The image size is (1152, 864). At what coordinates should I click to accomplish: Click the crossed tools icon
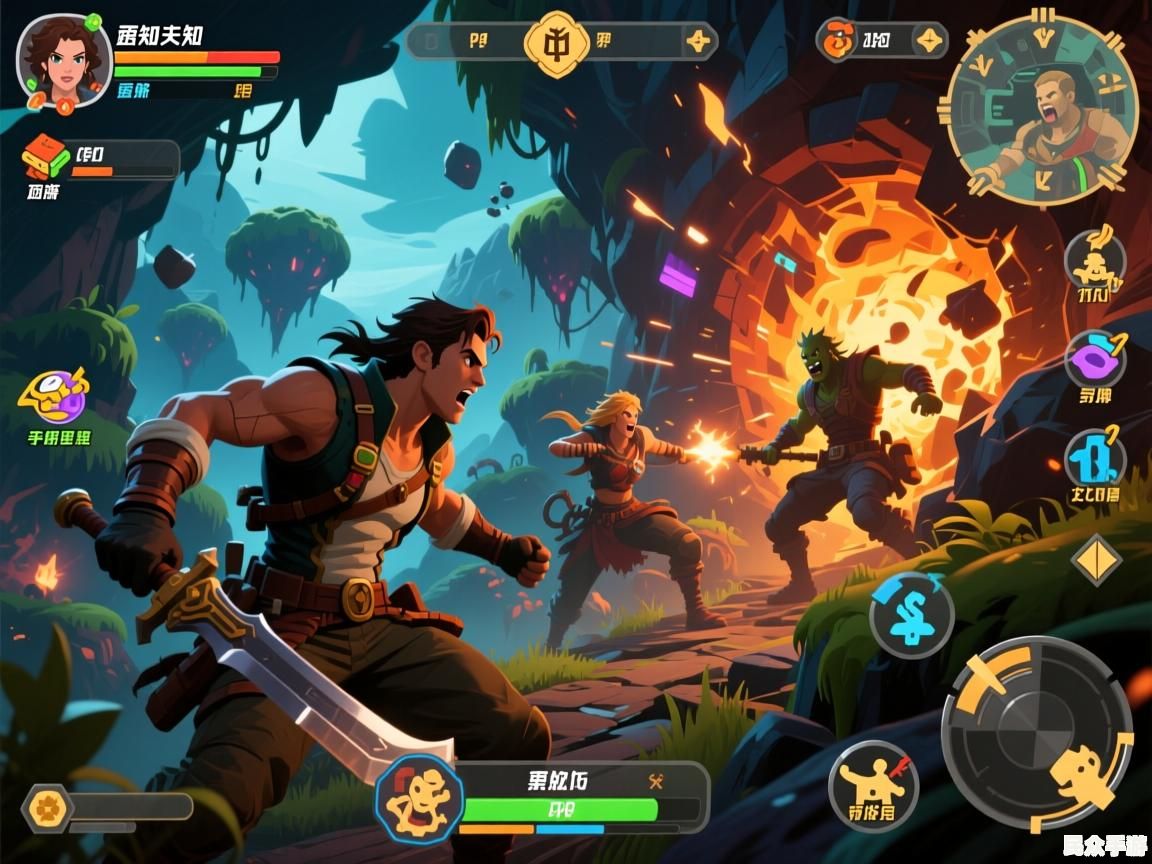click(x=657, y=781)
